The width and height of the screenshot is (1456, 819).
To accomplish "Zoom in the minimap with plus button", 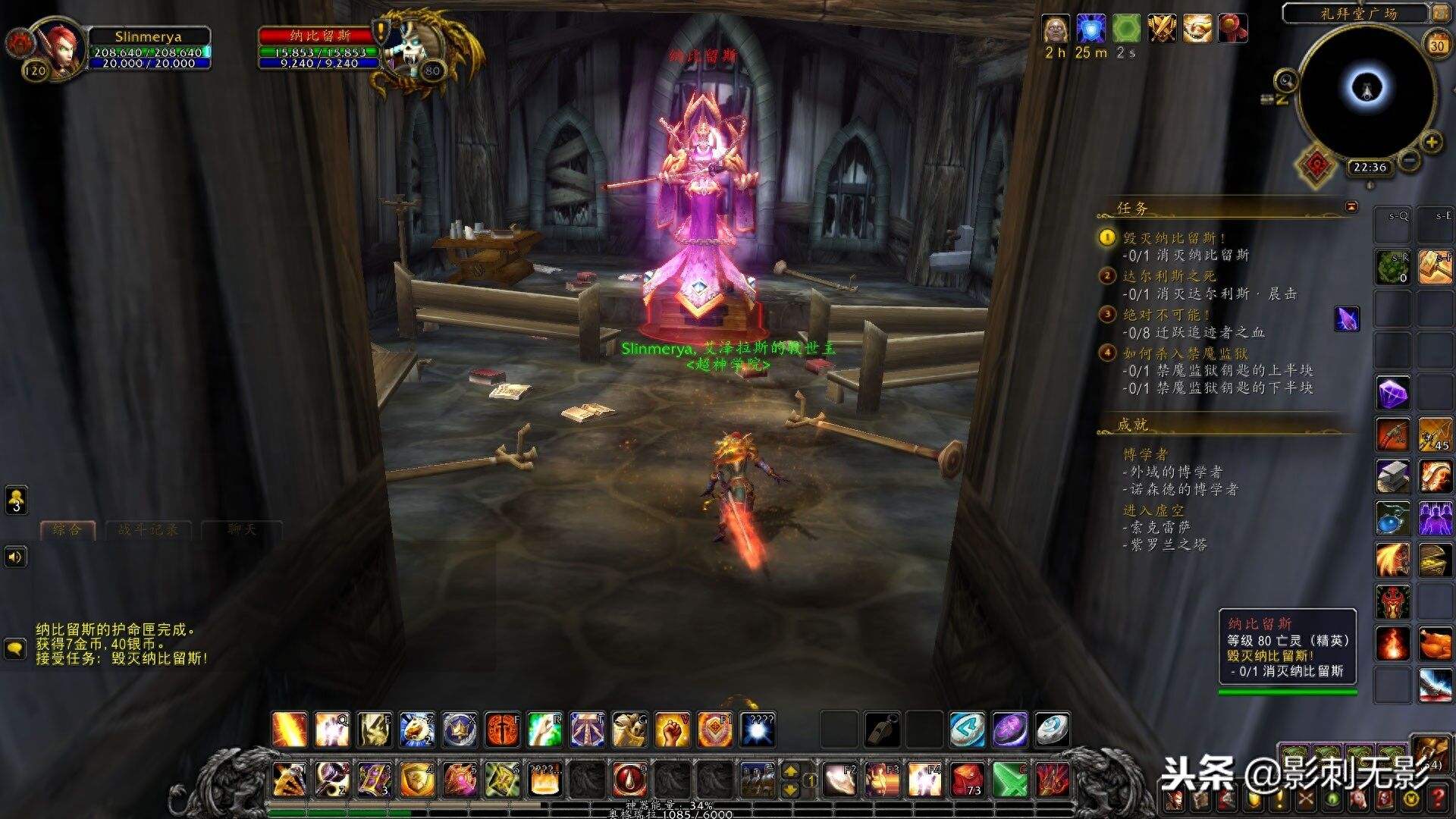I will tap(1431, 143).
